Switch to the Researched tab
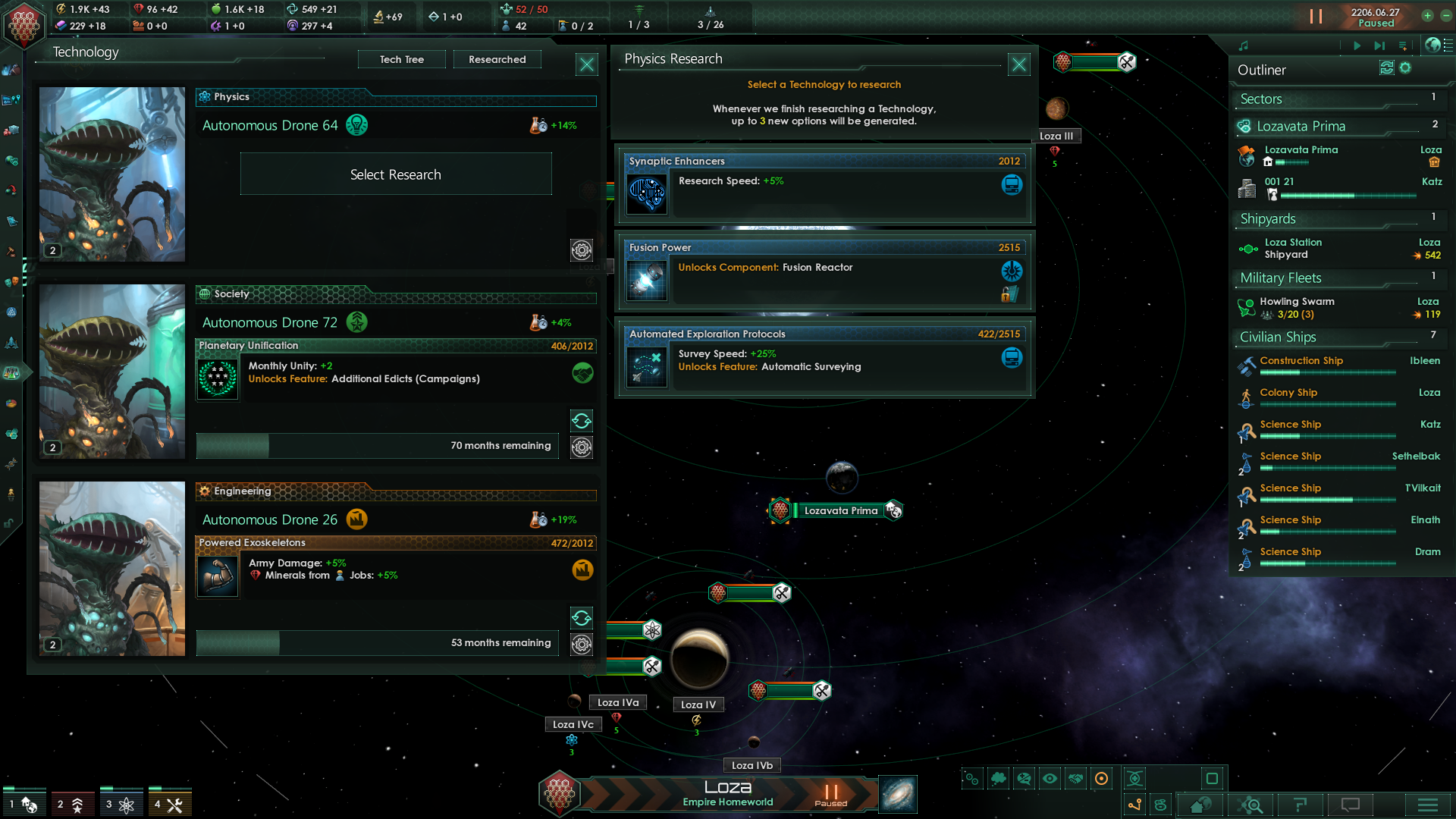Image resolution: width=1456 pixels, height=819 pixels. click(497, 59)
